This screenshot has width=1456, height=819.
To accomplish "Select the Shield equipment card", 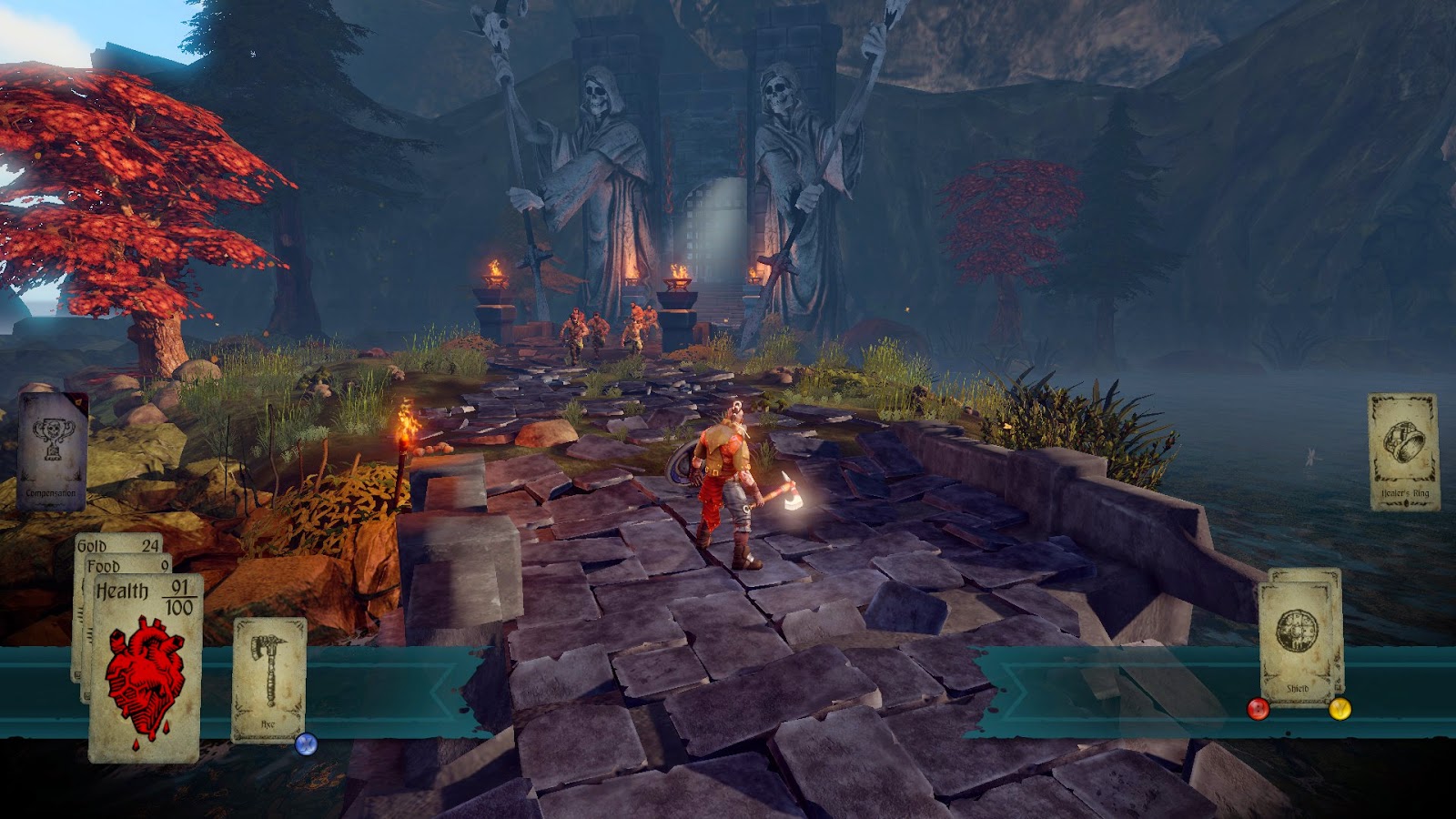I will coord(1298,641).
